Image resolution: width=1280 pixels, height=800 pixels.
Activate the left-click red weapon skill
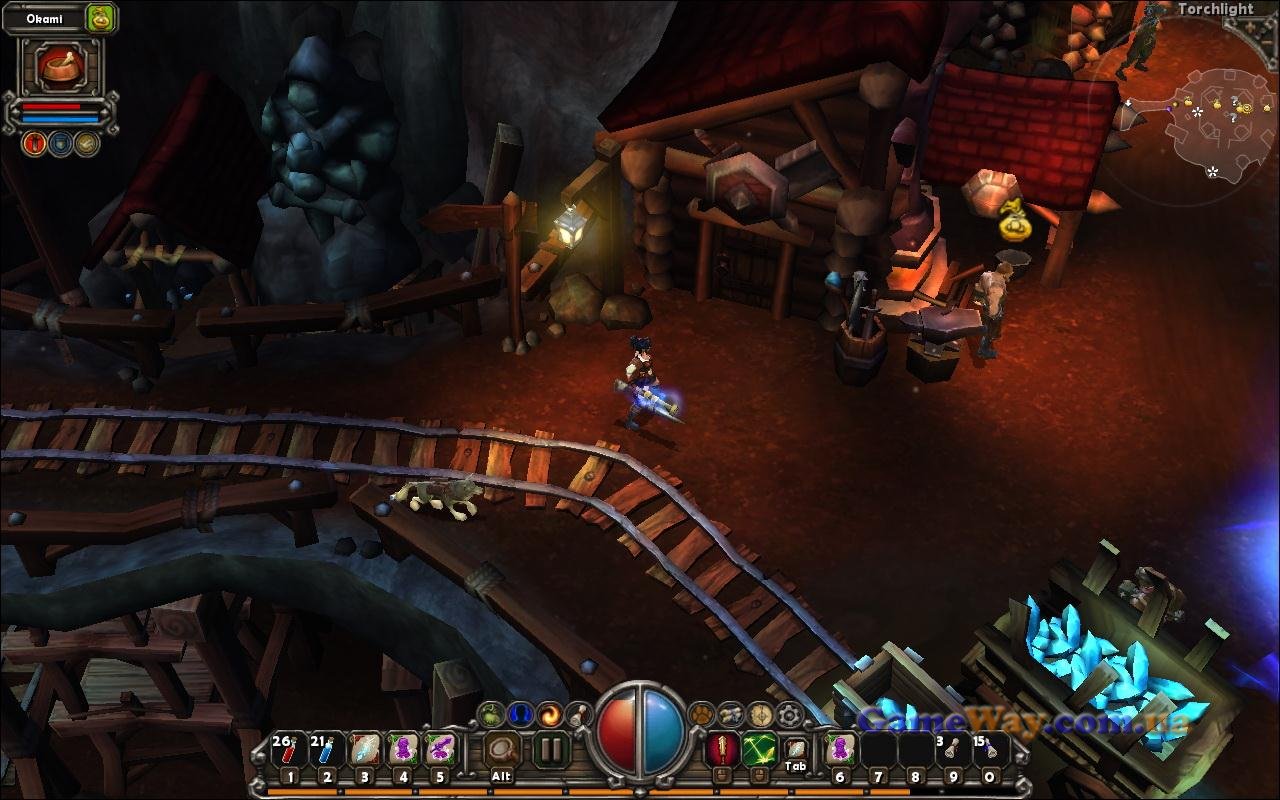(x=721, y=748)
